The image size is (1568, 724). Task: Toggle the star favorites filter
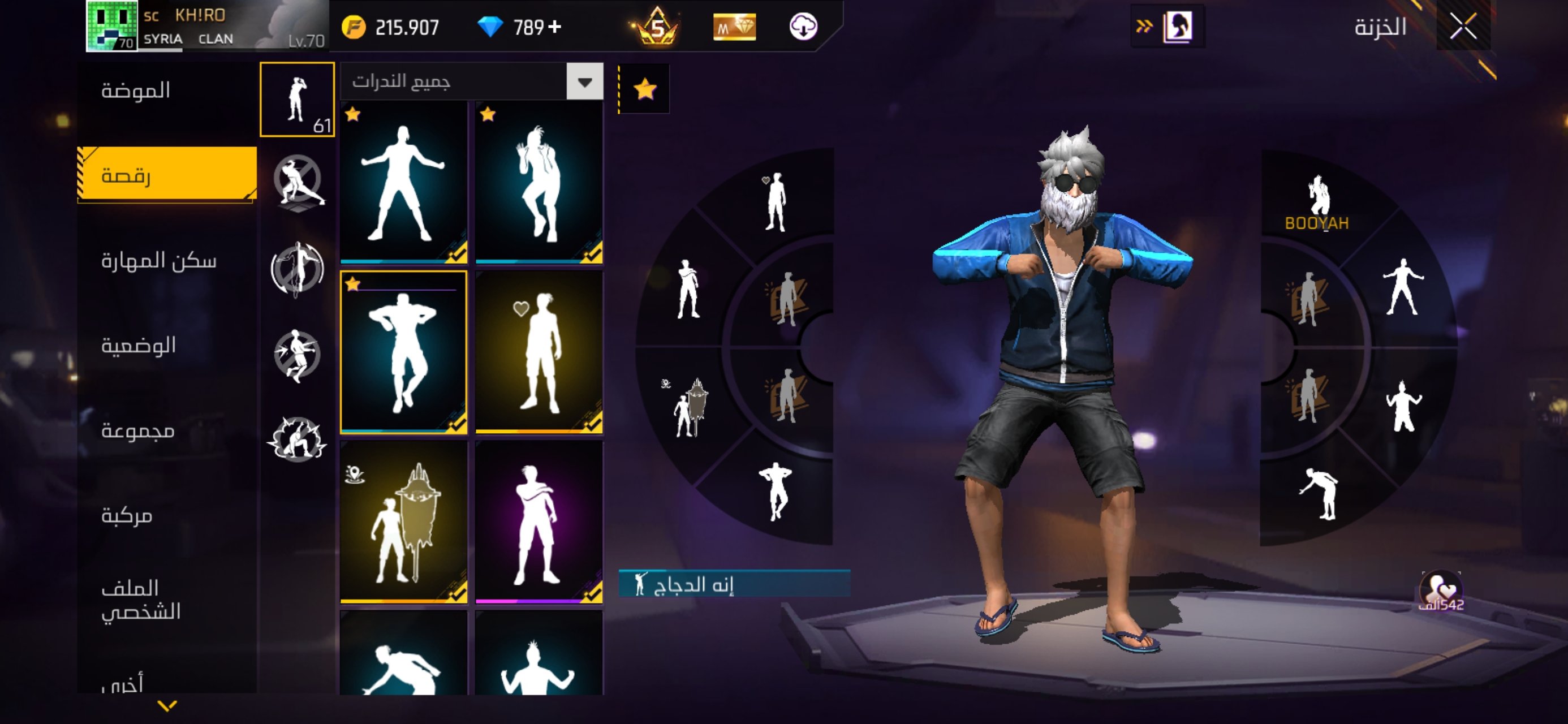pos(645,89)
